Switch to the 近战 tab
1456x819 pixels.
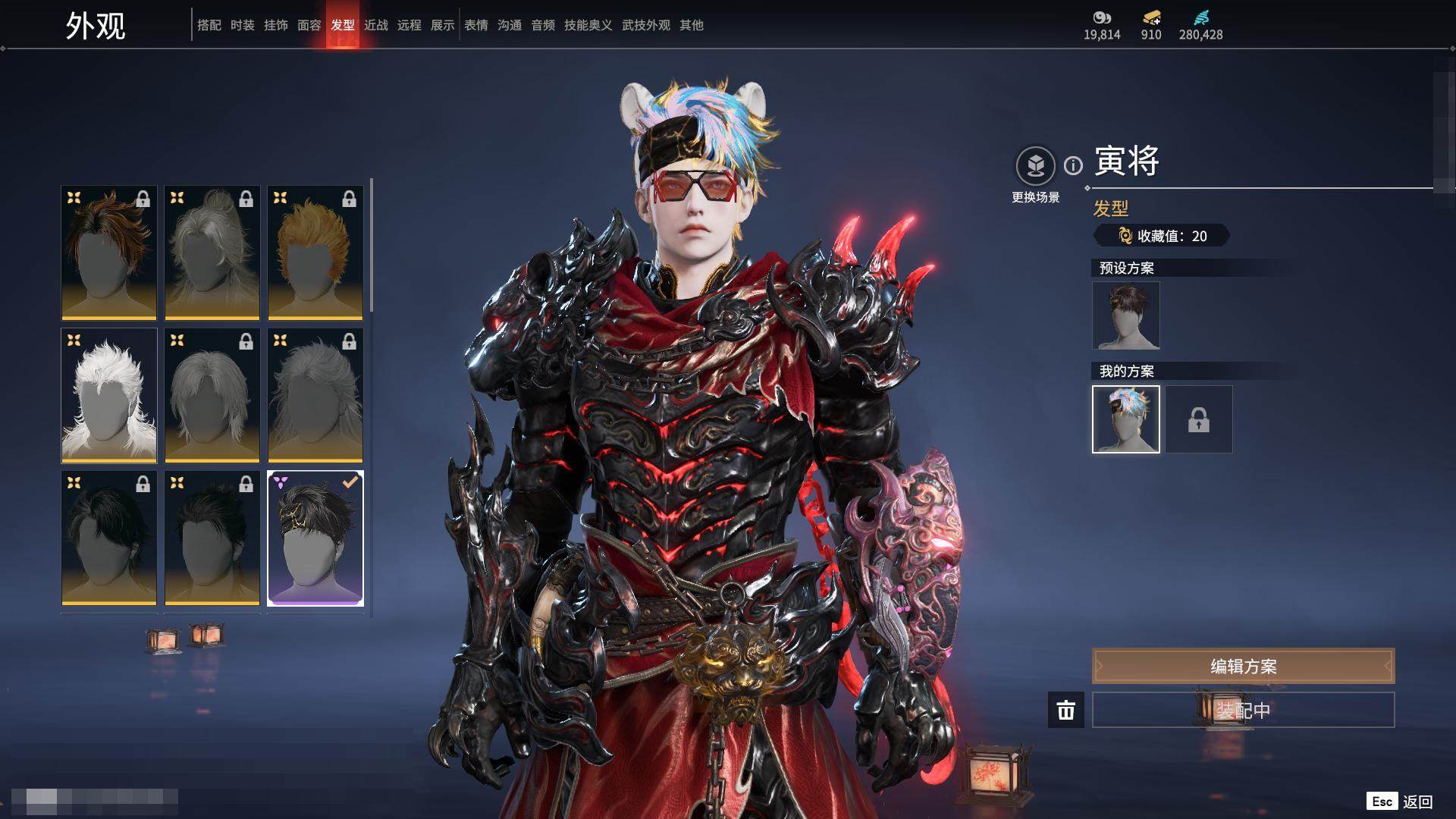(376, 25)
